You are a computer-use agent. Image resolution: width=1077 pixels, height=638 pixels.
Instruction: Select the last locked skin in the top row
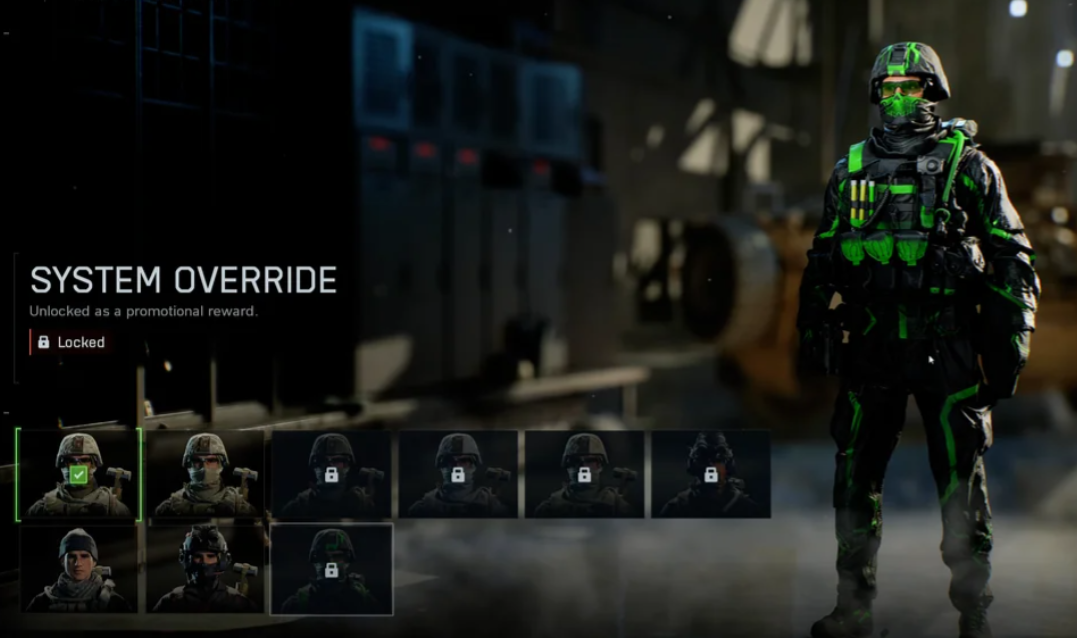tap(710, 475)
